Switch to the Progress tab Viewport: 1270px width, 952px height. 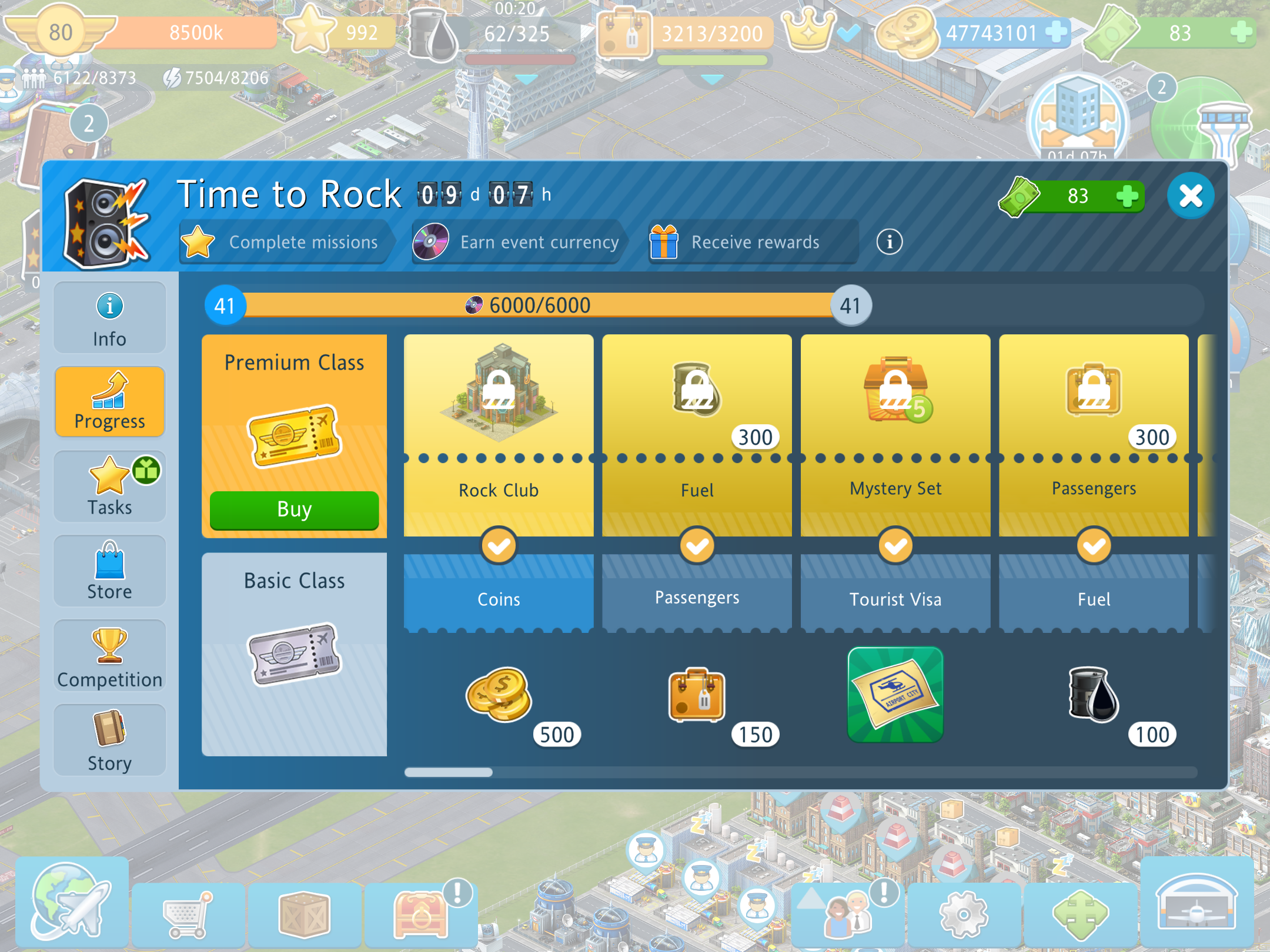click(109, 402)
